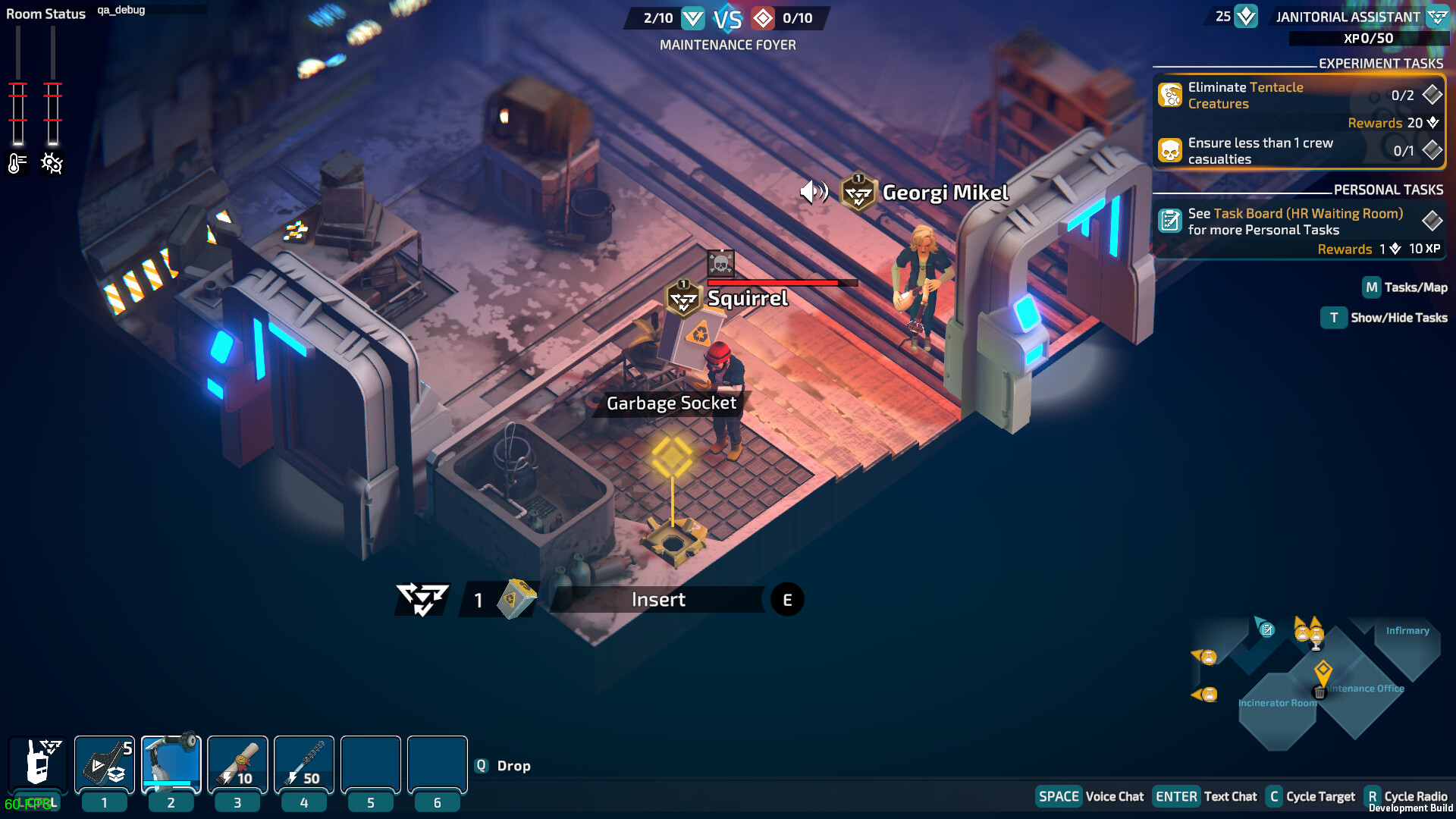Viewport: 1456px width, 819px height.
Task: Mute the voice chat speaker near Georgi Mikel
Action: pyautogui.click(x=815, y=192)
